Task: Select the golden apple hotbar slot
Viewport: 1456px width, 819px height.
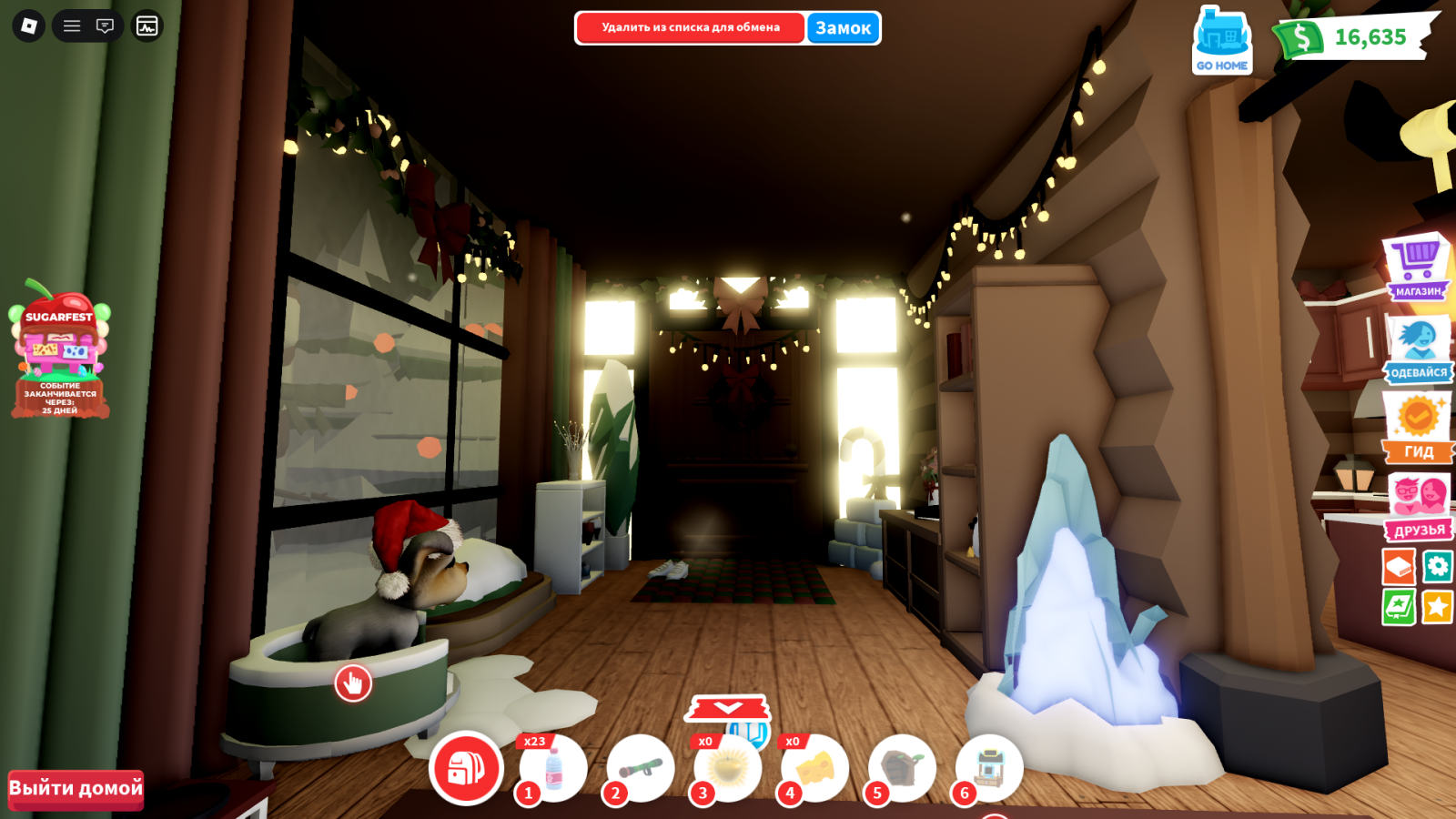Action: (728, 769)
